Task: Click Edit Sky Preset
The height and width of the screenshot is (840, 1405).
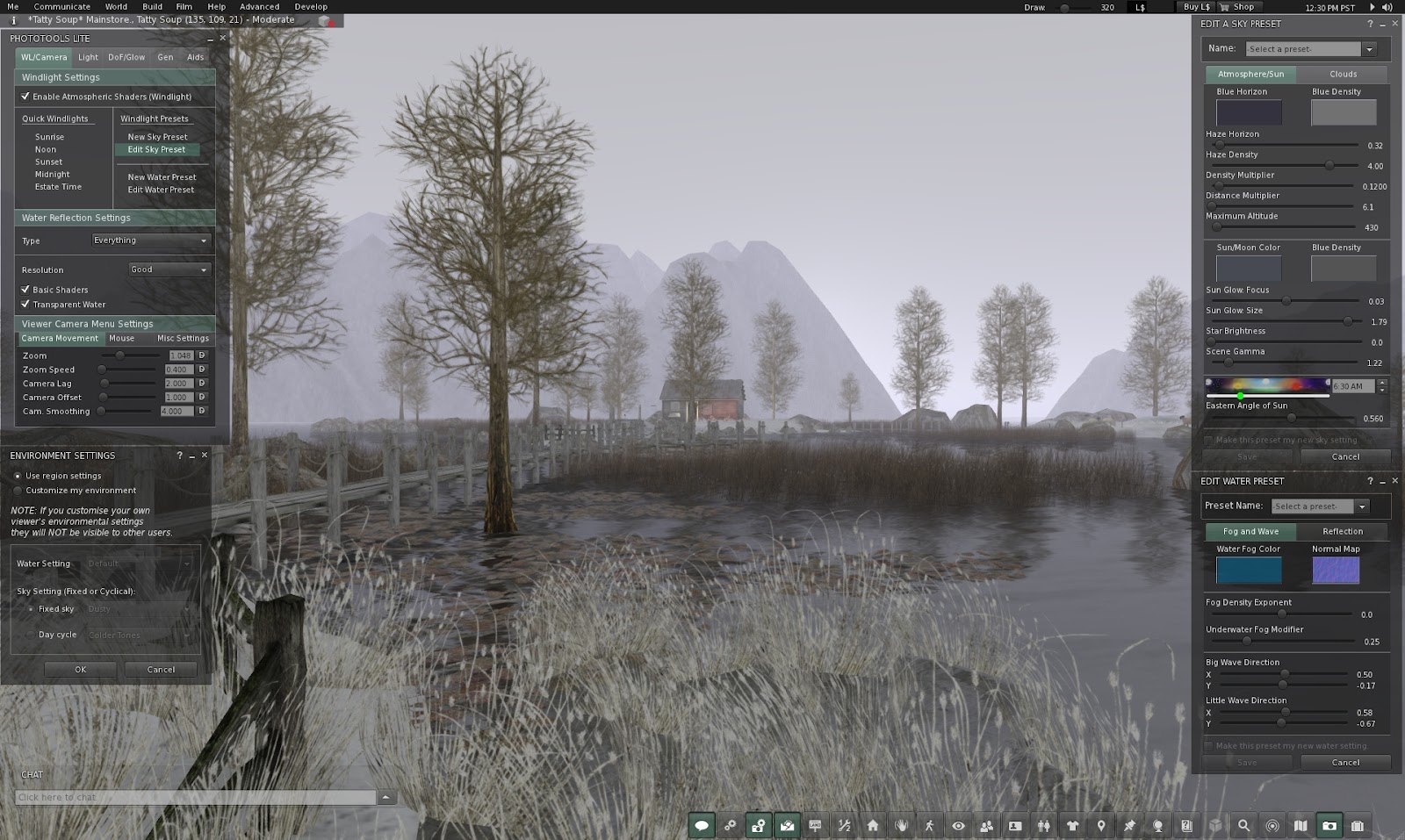Action: (x=156, y=149)
